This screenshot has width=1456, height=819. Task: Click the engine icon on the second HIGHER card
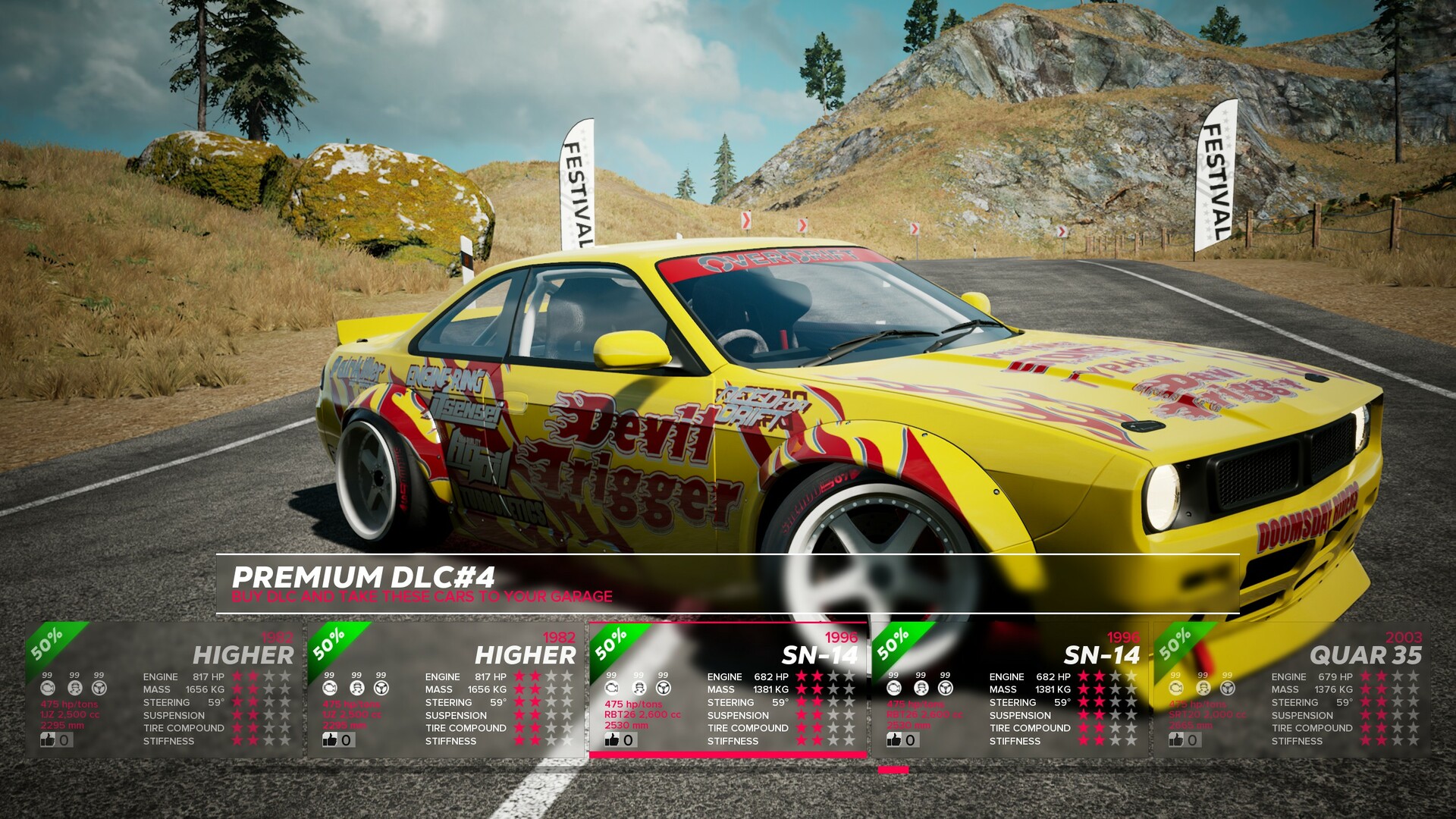[329, 687]
